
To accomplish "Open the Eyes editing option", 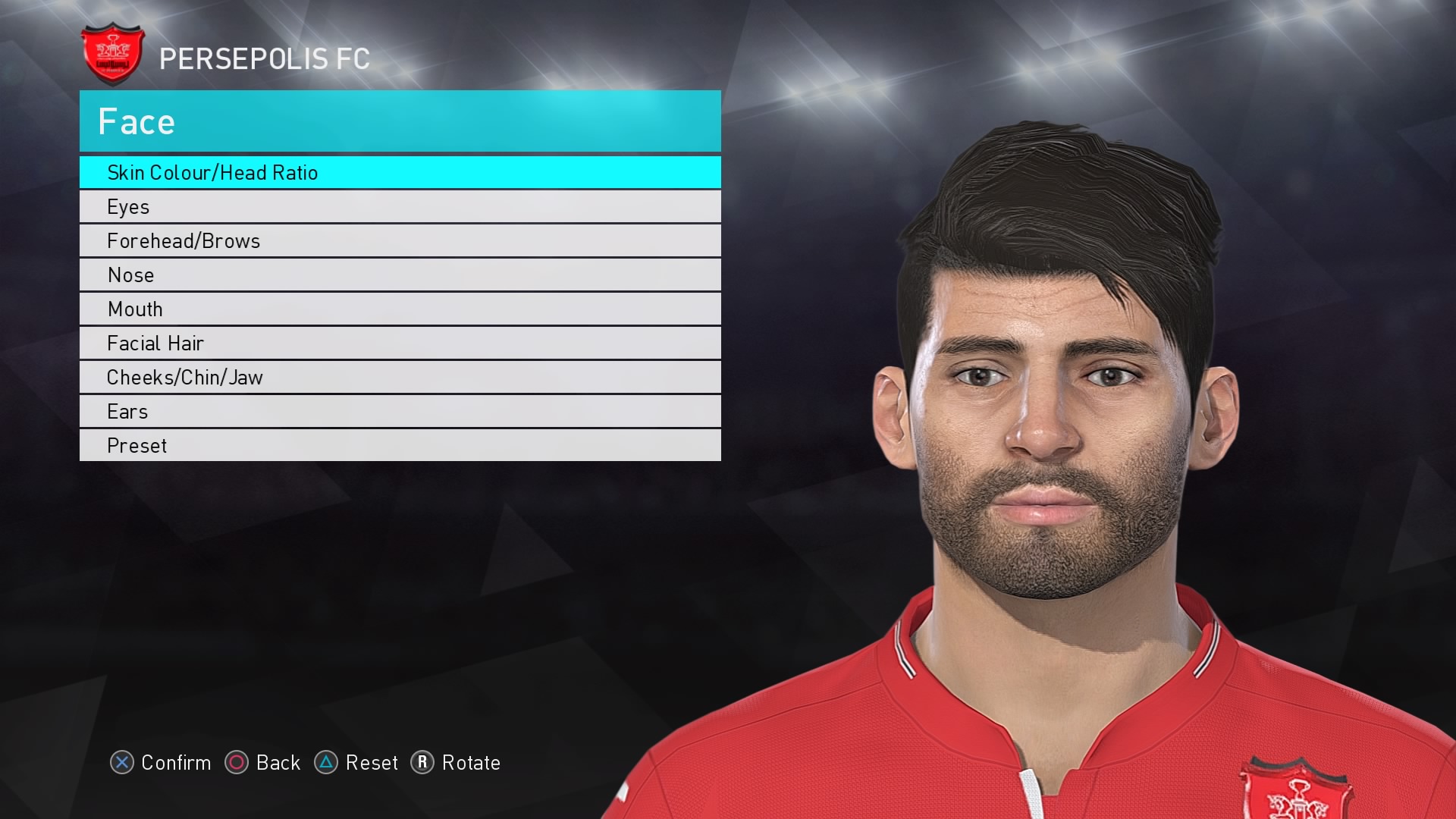I will click(400, 206).
